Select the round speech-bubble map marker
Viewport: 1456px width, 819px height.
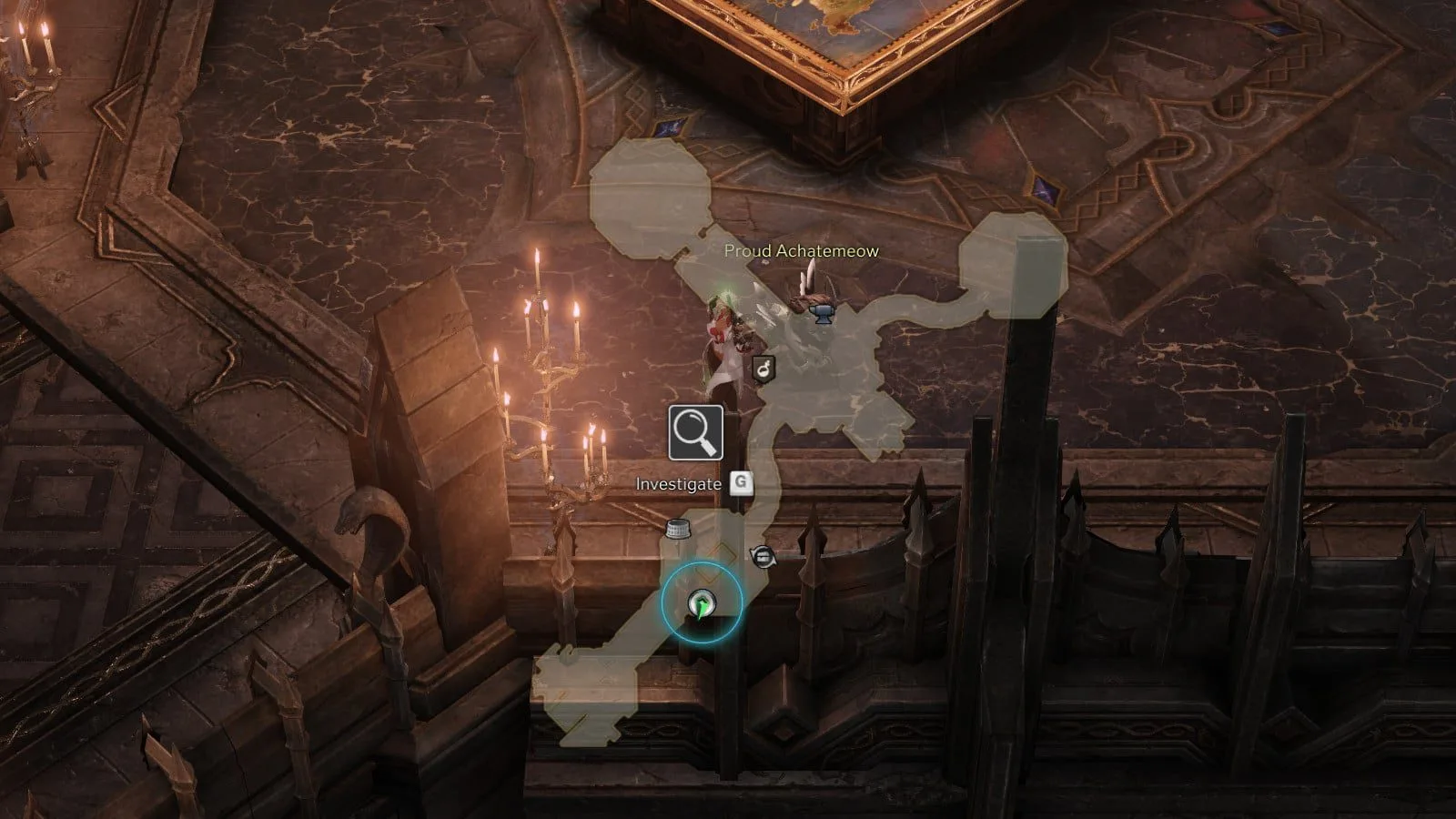(x=763, y=555)
